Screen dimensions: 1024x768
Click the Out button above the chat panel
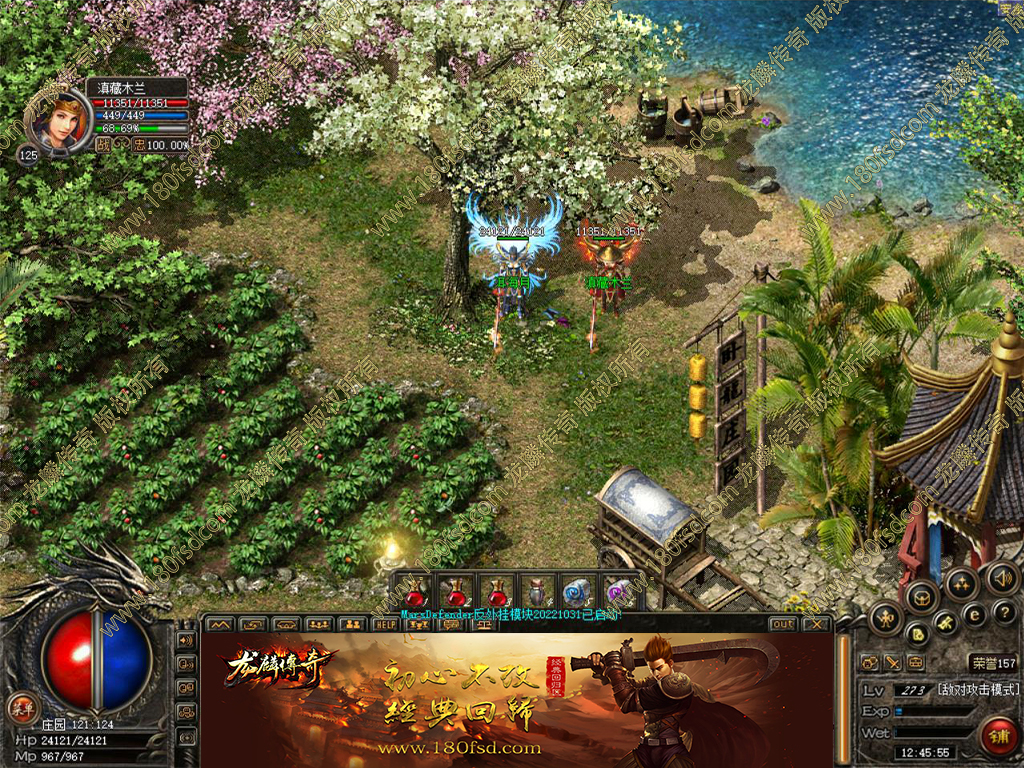[x=783, y=624]
